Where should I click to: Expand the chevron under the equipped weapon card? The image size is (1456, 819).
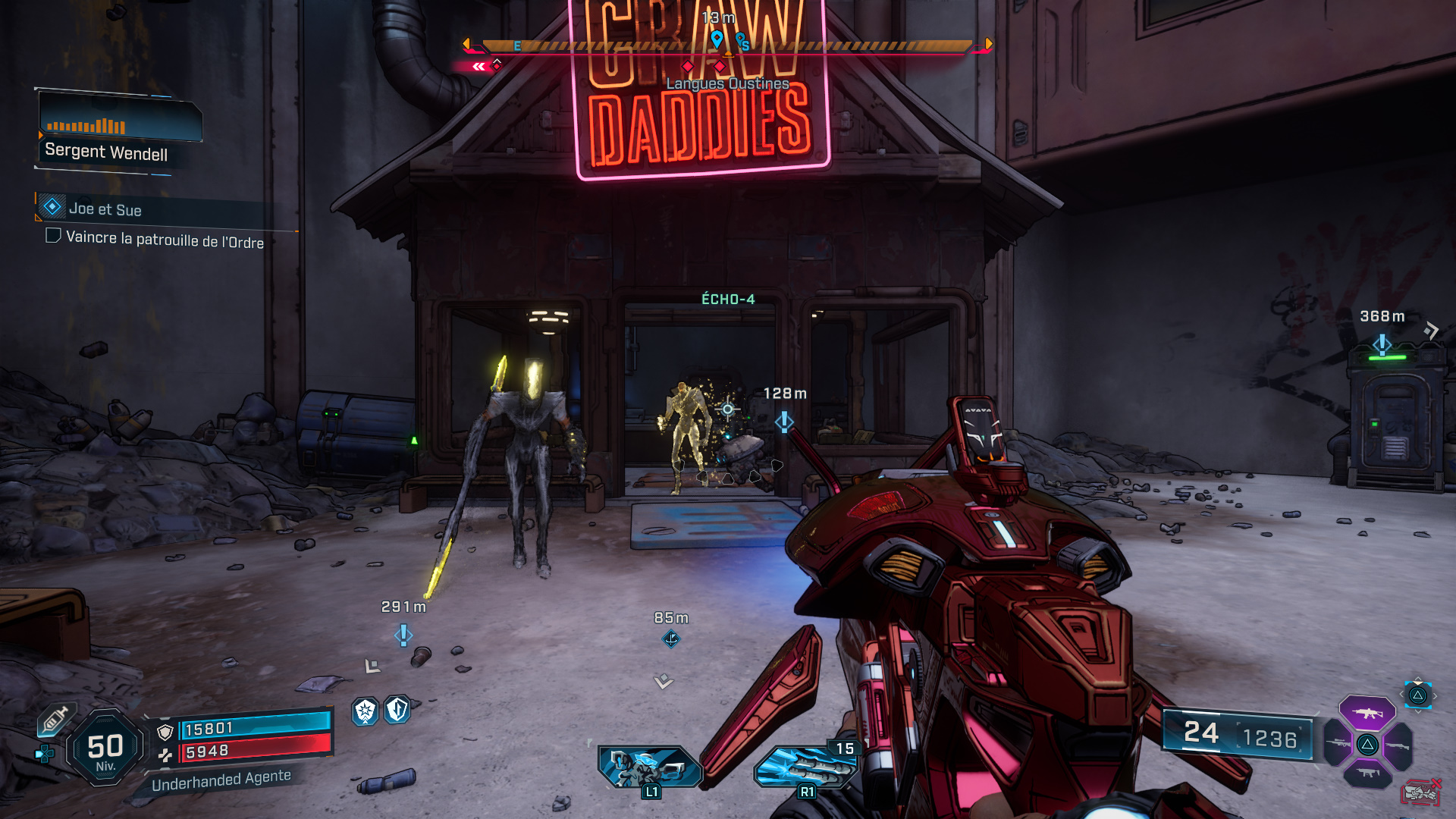point(1418,712)
